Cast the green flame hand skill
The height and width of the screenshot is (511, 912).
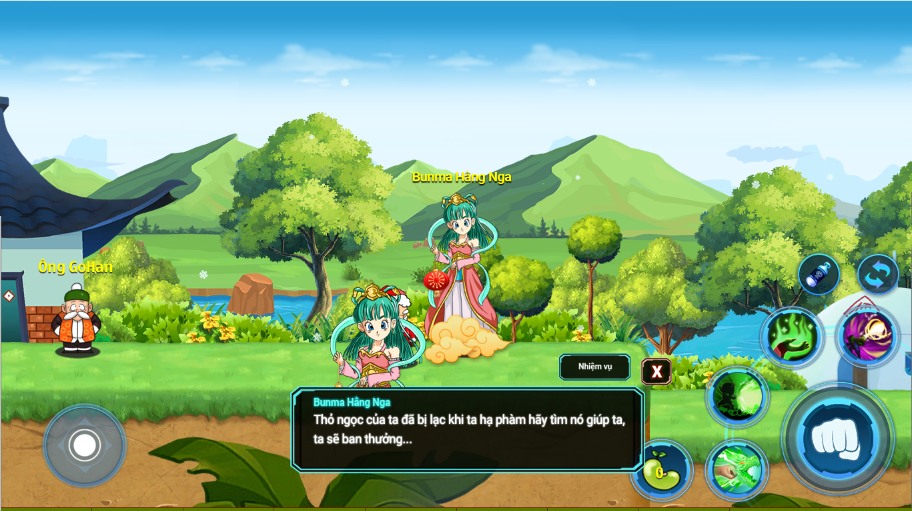point(792,337)
